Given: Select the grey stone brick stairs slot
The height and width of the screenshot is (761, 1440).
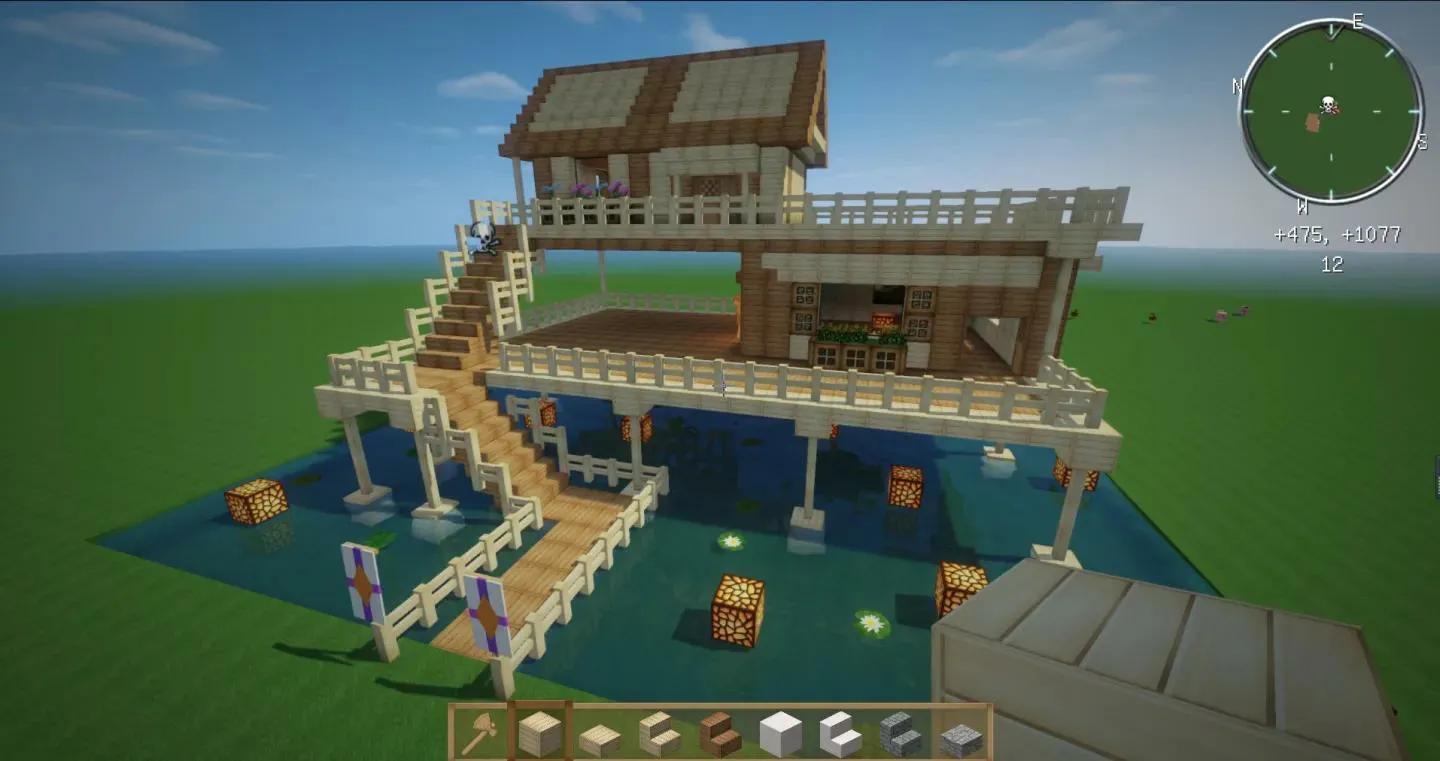Looking at the screenshot, I should tap(901, 735).
